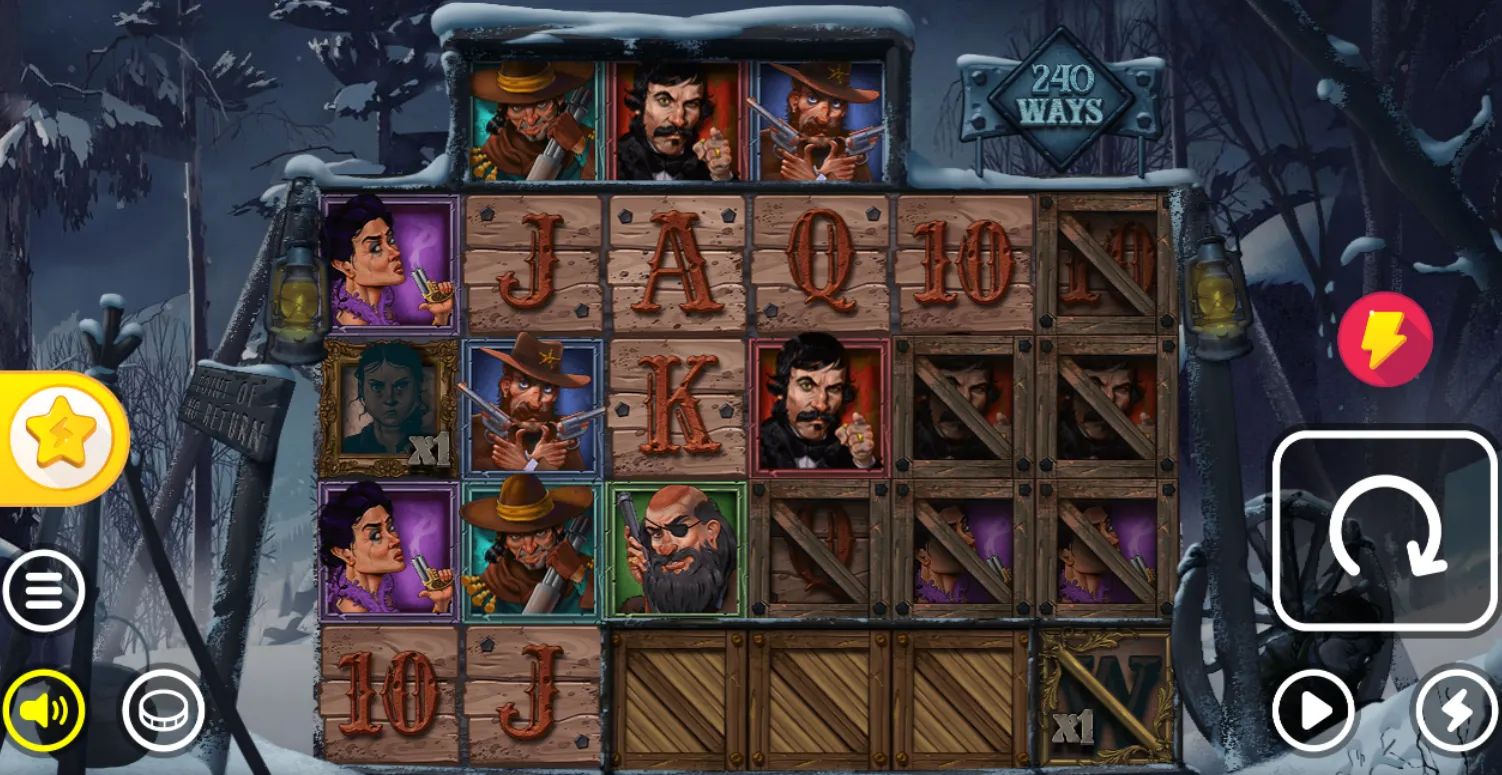The width and height of the screenshot is (1502, 775).
Task: Open the coin bet settings
Action: (x=163, y=710)
